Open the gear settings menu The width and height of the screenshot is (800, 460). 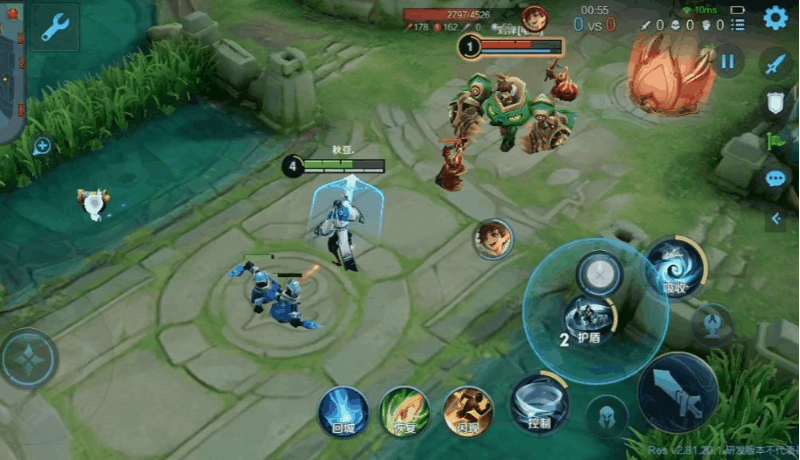tap(775, 18)
